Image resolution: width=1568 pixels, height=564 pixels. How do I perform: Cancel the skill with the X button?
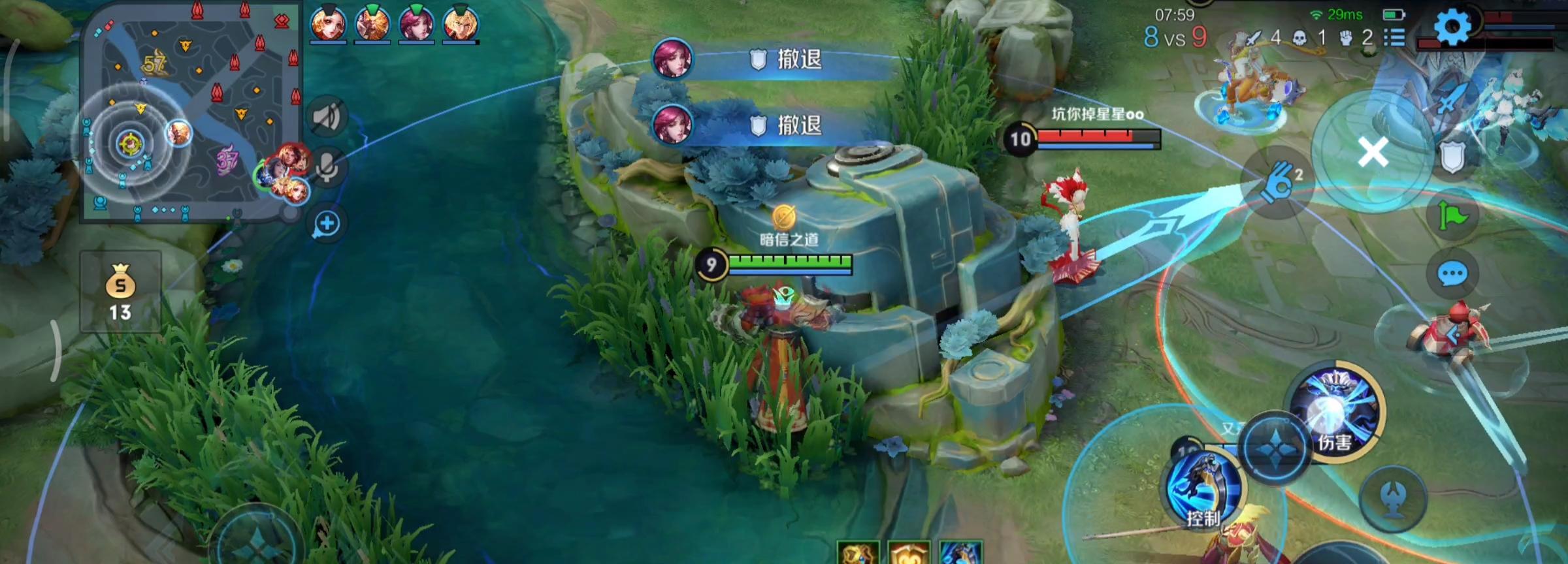1373,153
